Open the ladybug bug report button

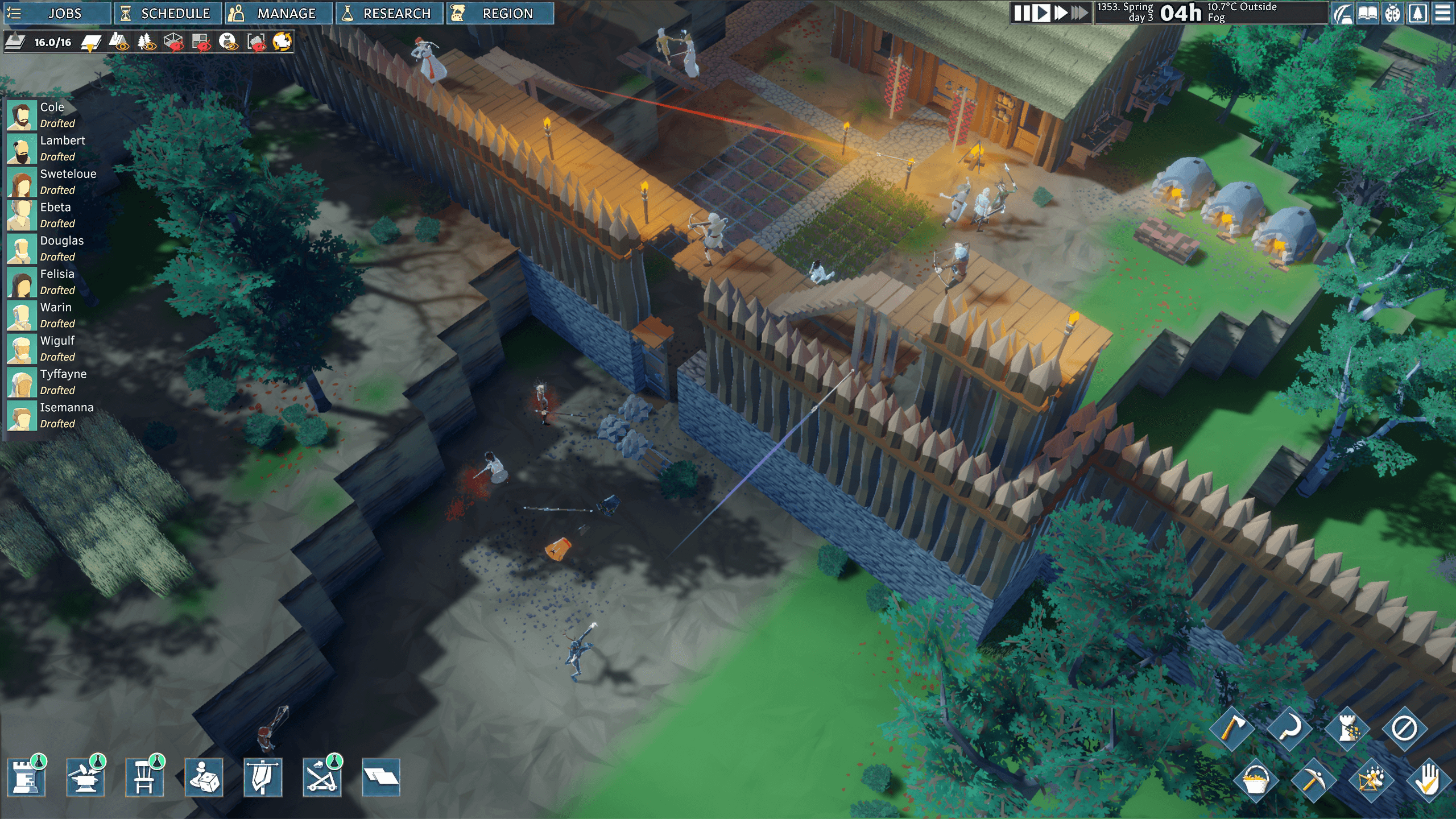click(1392, 13)
